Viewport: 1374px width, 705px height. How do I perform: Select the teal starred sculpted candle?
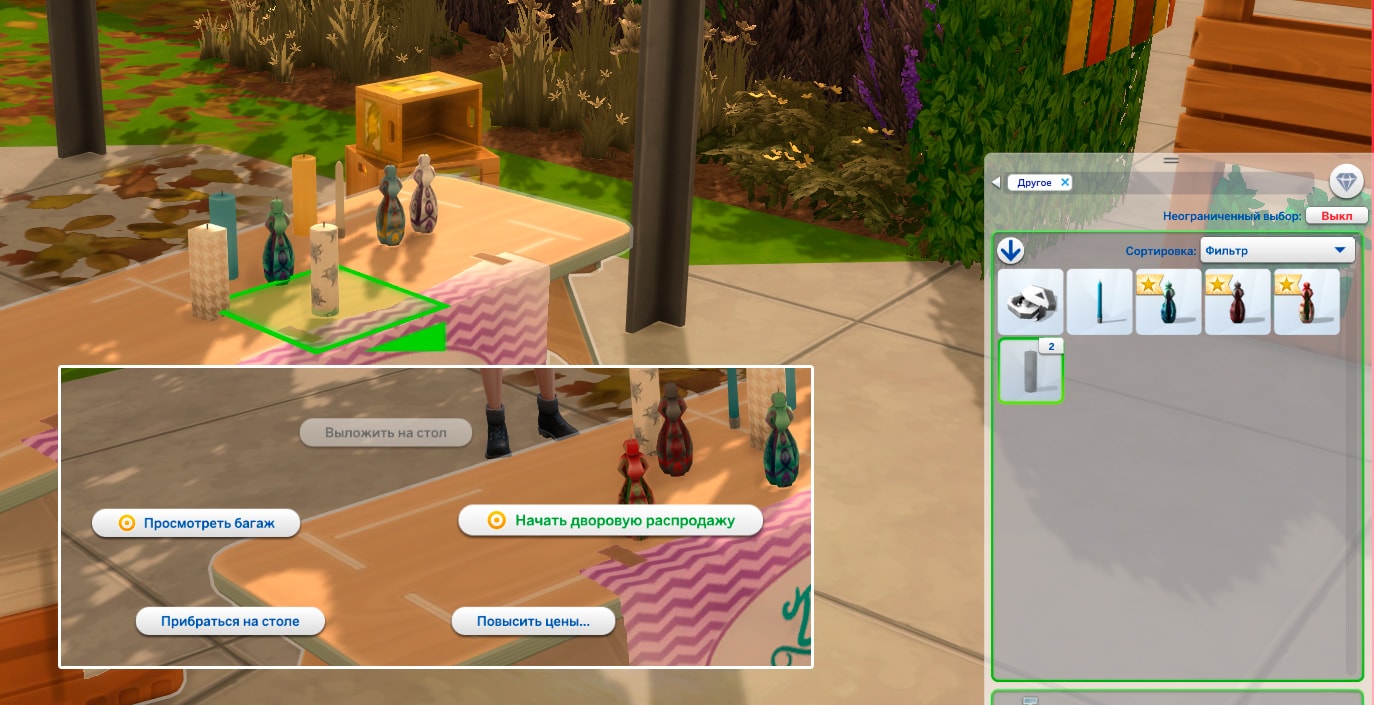pyautogui.click(x=1168, y=302)
